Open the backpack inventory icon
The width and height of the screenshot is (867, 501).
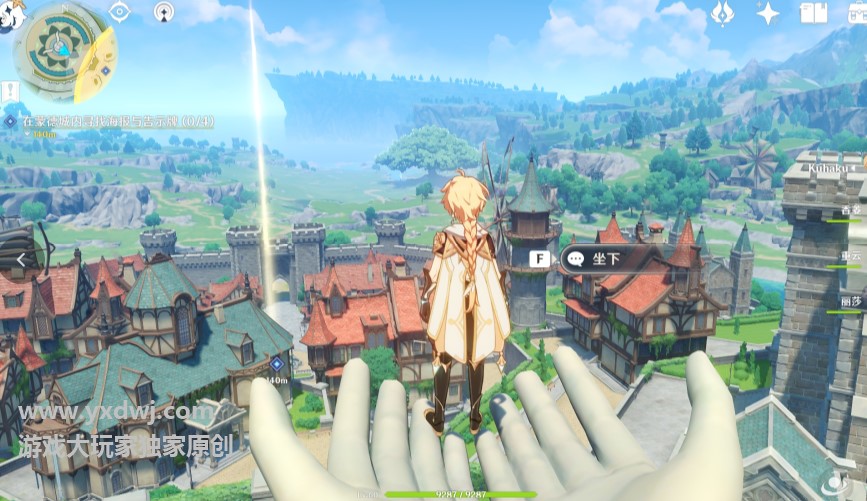(855, 13)
